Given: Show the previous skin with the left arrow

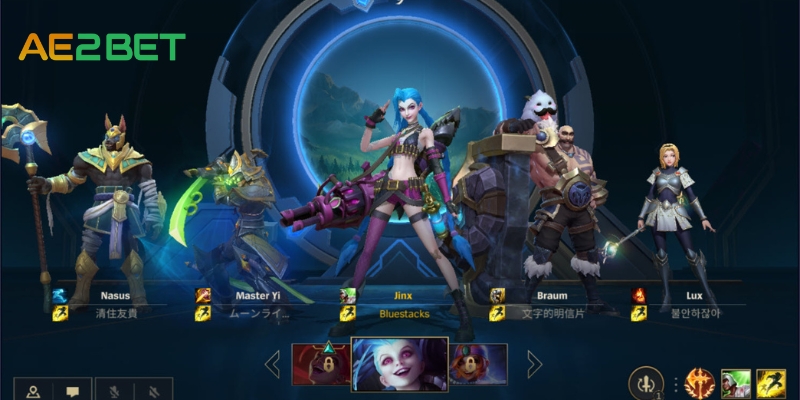Looking at the screenshot, I should point(272,365).
